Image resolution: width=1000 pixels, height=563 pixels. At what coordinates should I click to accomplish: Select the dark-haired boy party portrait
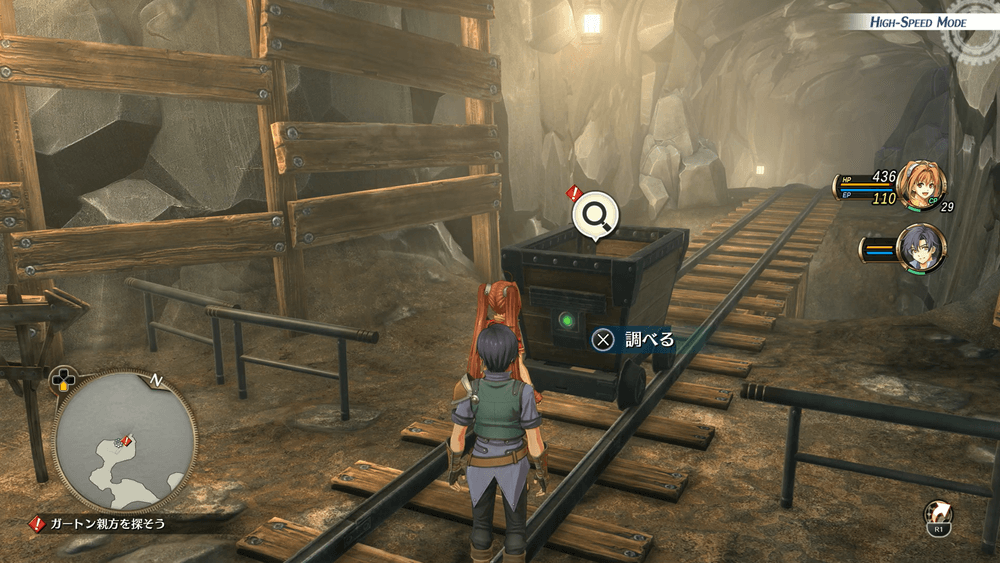coord(920,249)
